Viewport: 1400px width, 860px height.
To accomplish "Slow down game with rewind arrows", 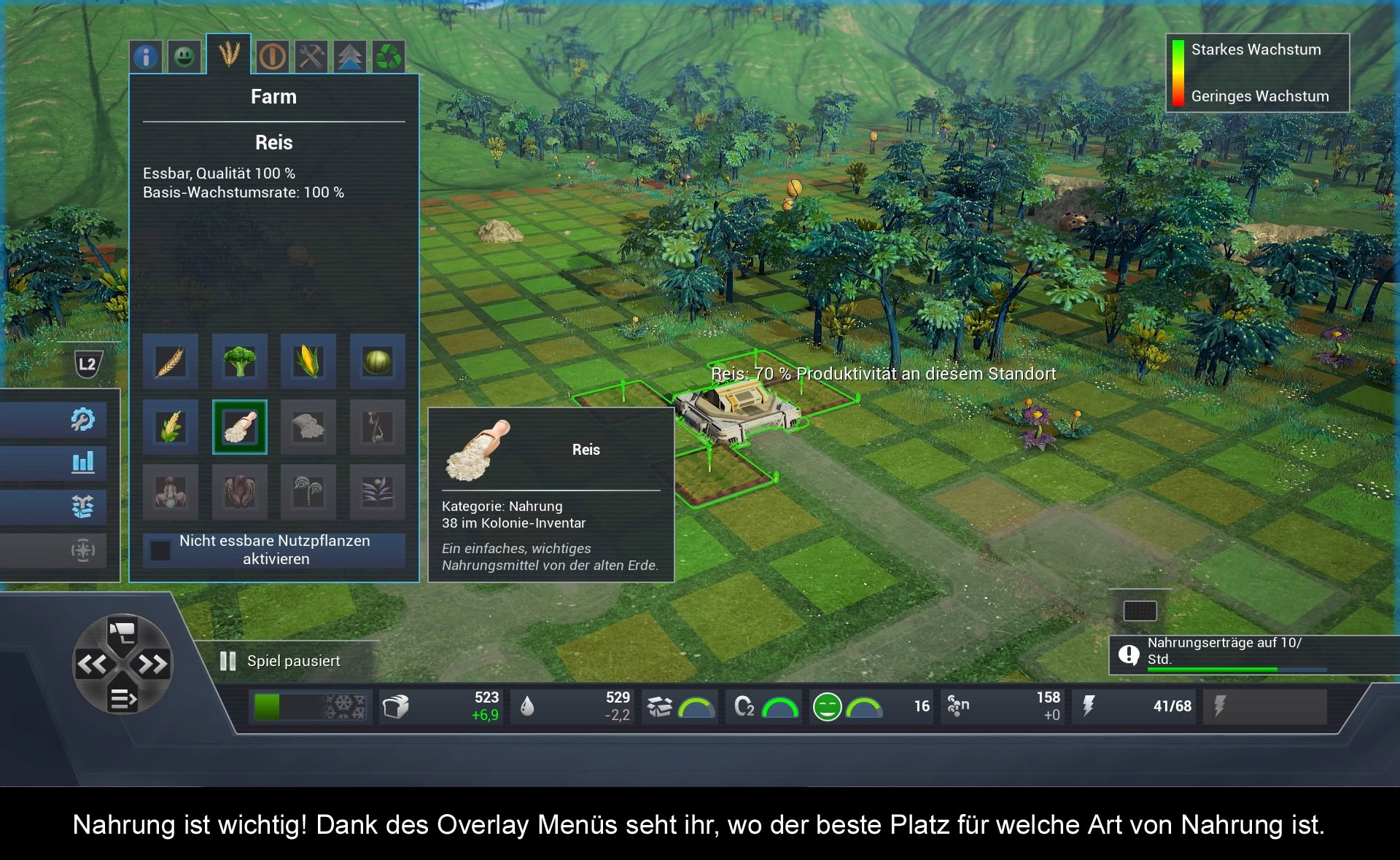I will click(93, 664).
